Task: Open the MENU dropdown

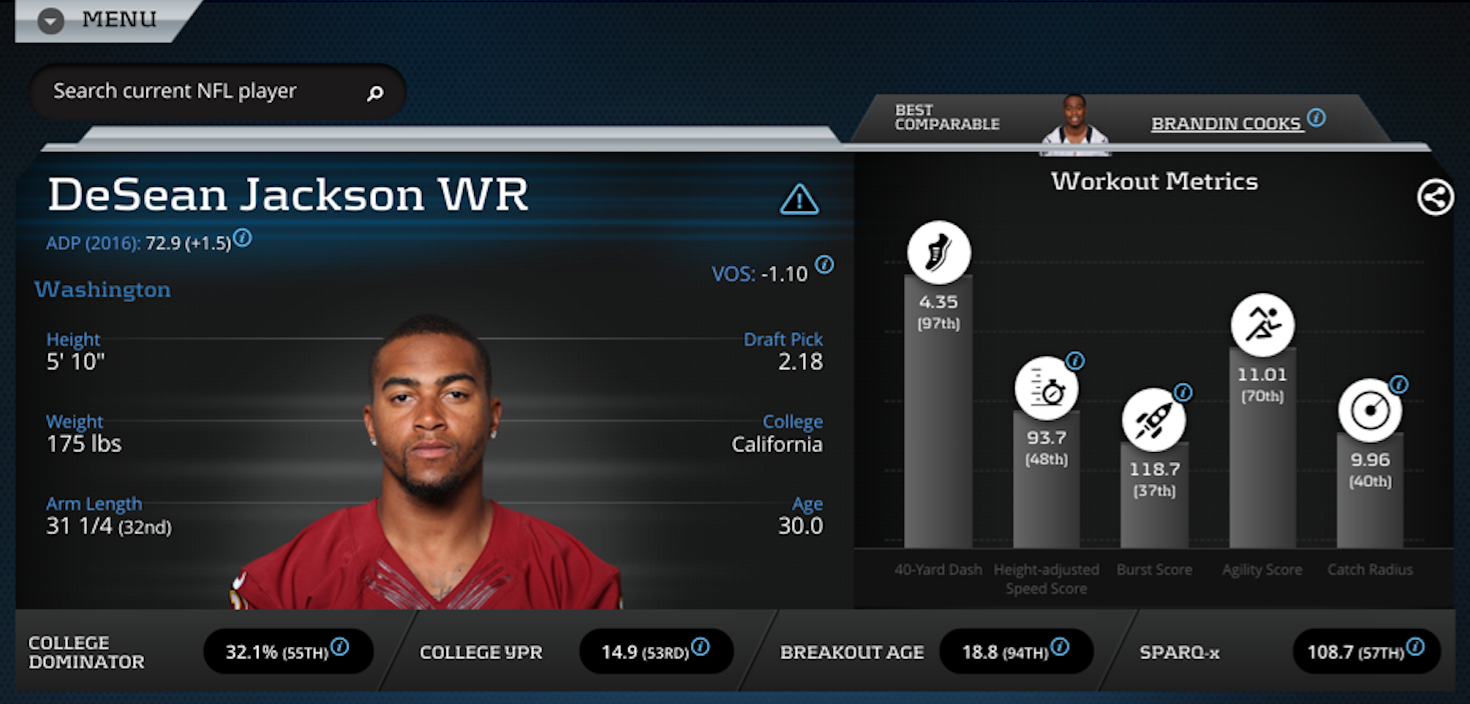Action: pos(52,20)
